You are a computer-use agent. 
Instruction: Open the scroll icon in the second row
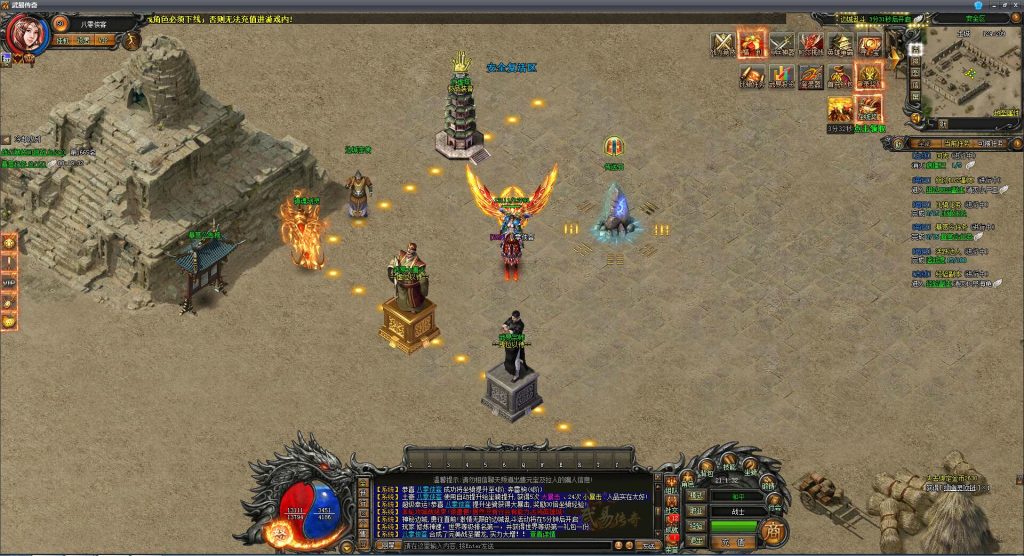pos(752,76)
